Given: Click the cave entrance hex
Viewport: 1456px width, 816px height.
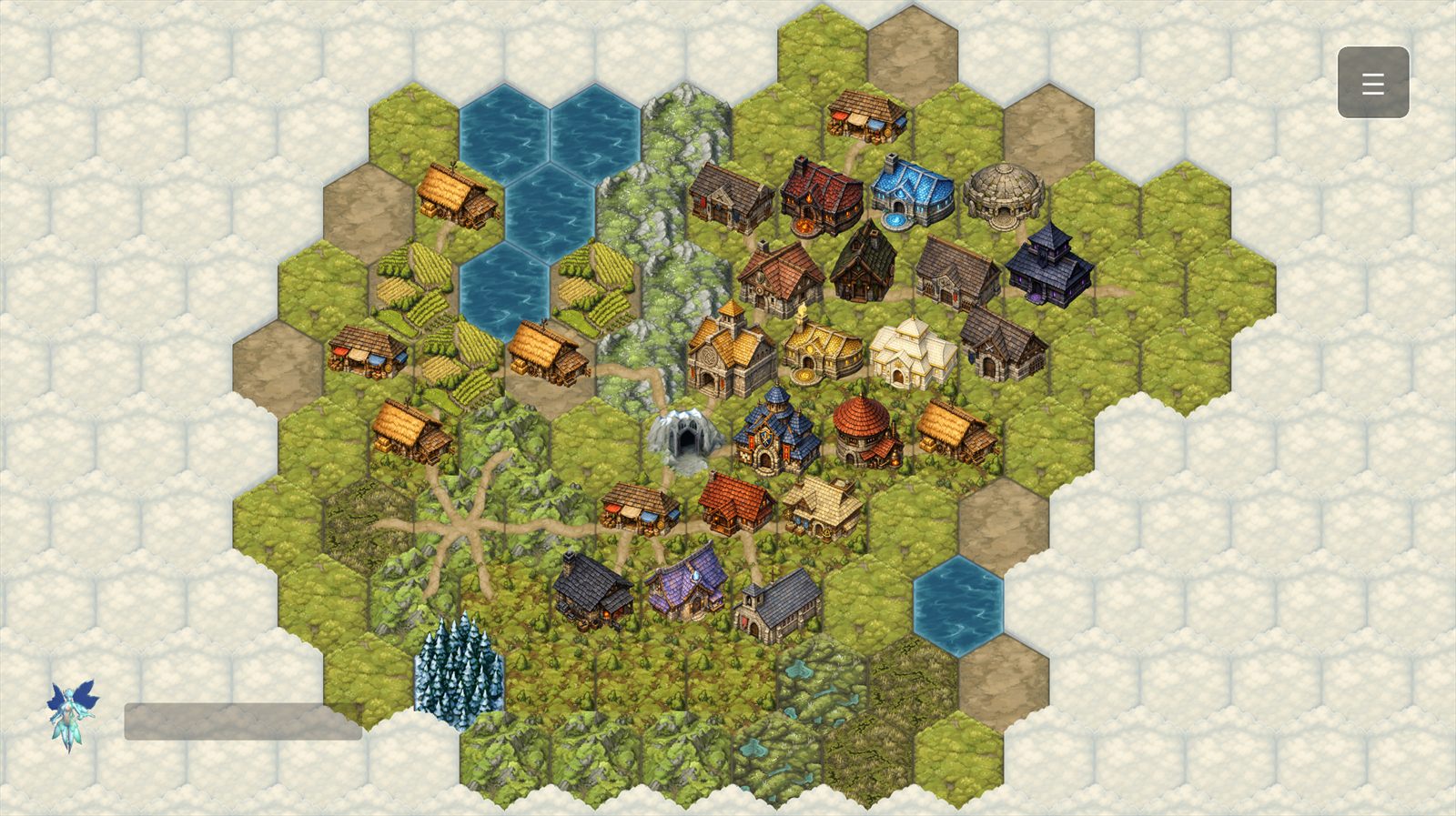Looking at the screenshot, I should click(685, 439).
